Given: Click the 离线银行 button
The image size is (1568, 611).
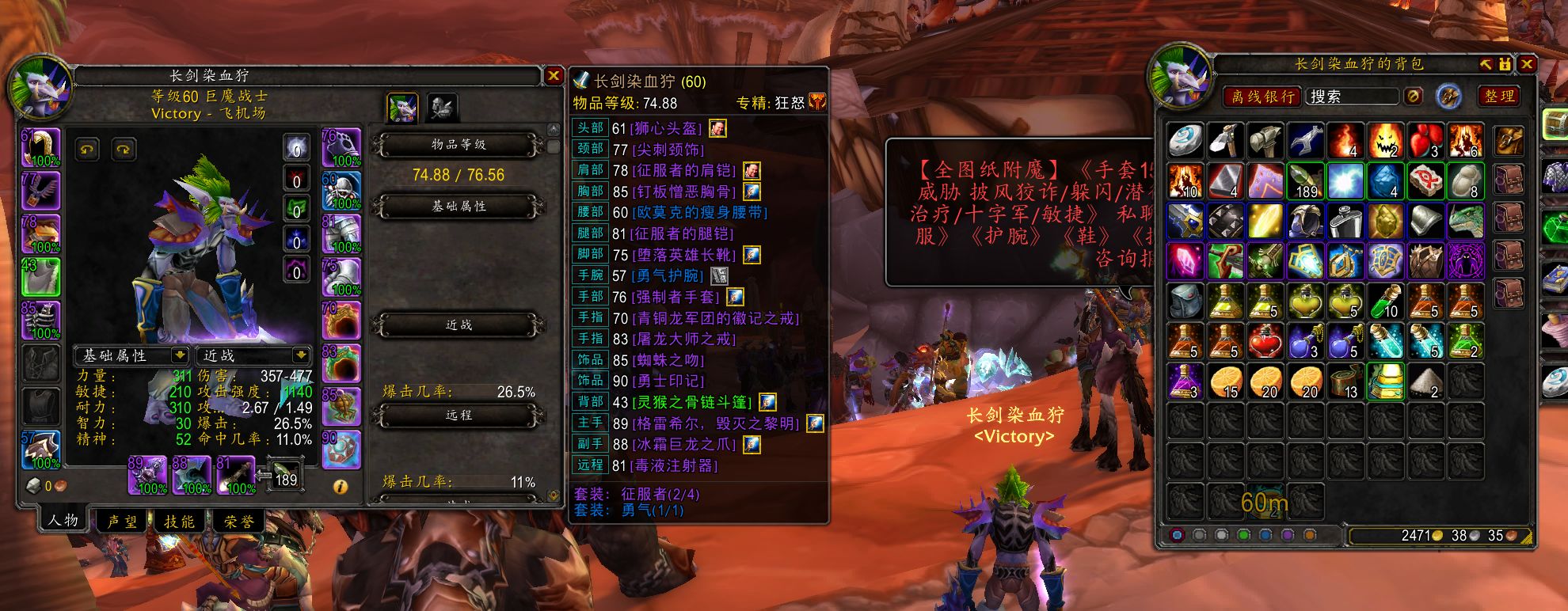Looking at the screenshot, I should pyautogui.click(x=1262, y=97).
